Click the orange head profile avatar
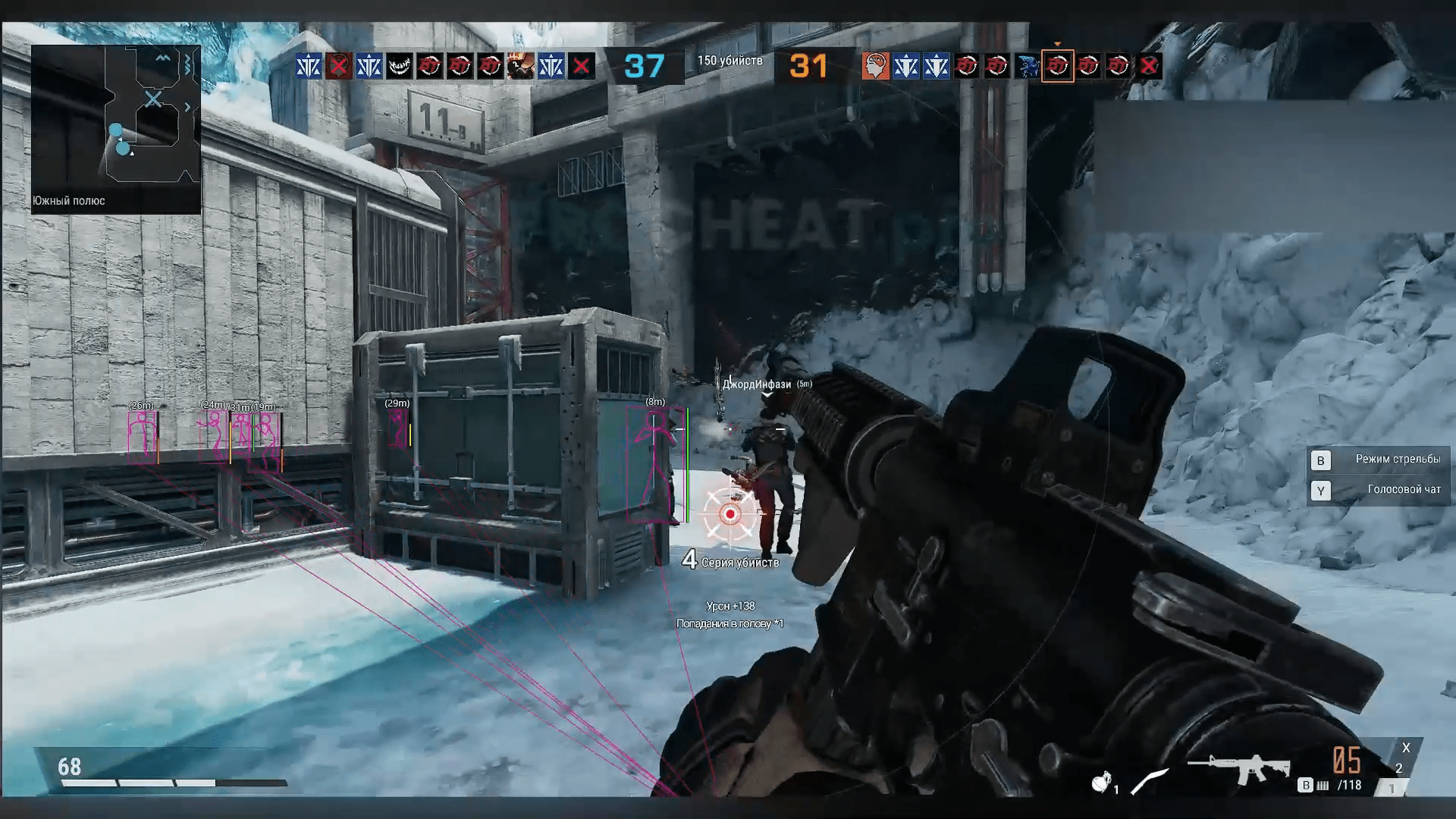Image resolution: width=1456 pixels, height=819 pixels. (875, 67)
